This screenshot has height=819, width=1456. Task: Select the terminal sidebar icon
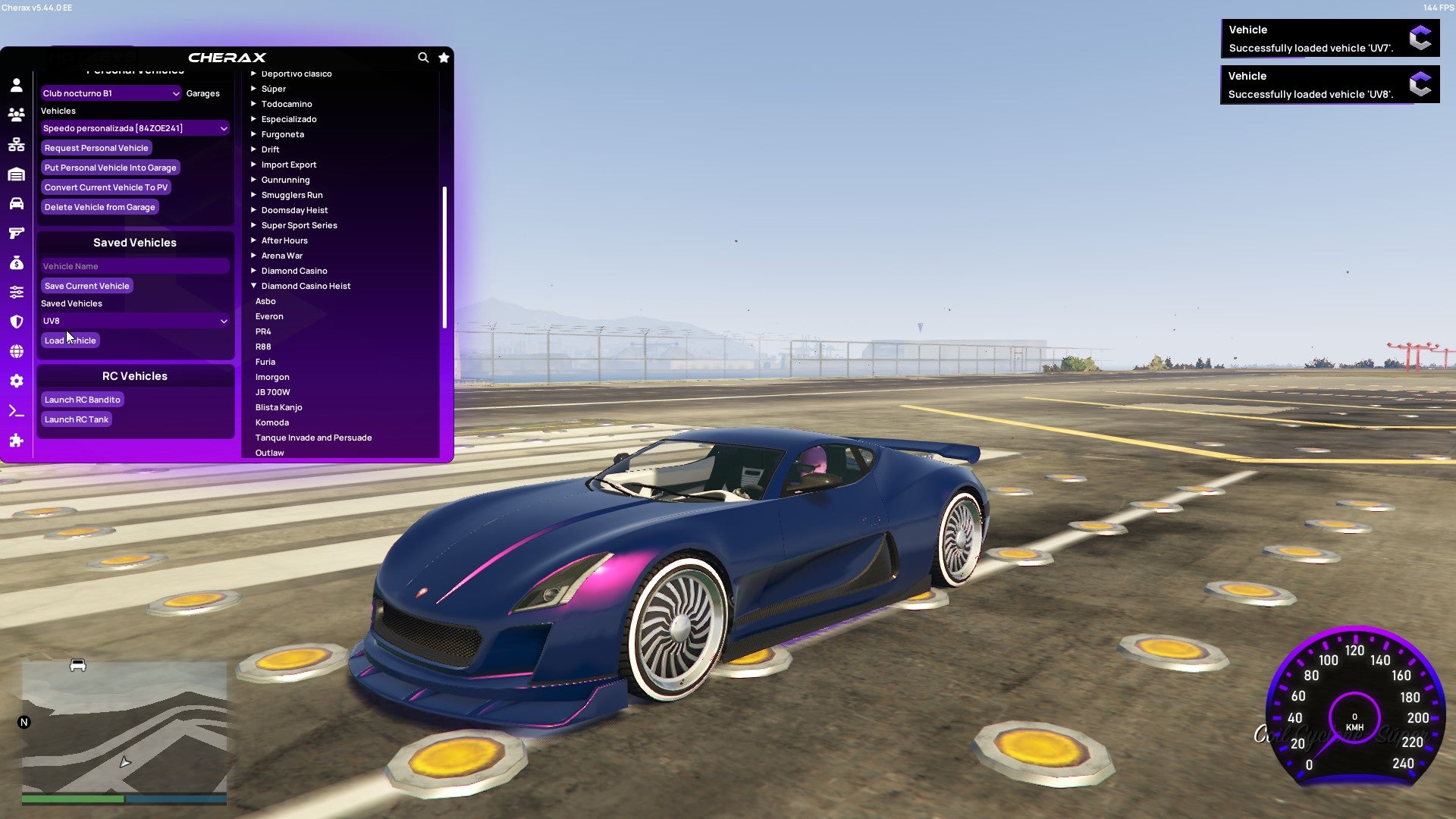pyautogui.click(x=17, y=410)
